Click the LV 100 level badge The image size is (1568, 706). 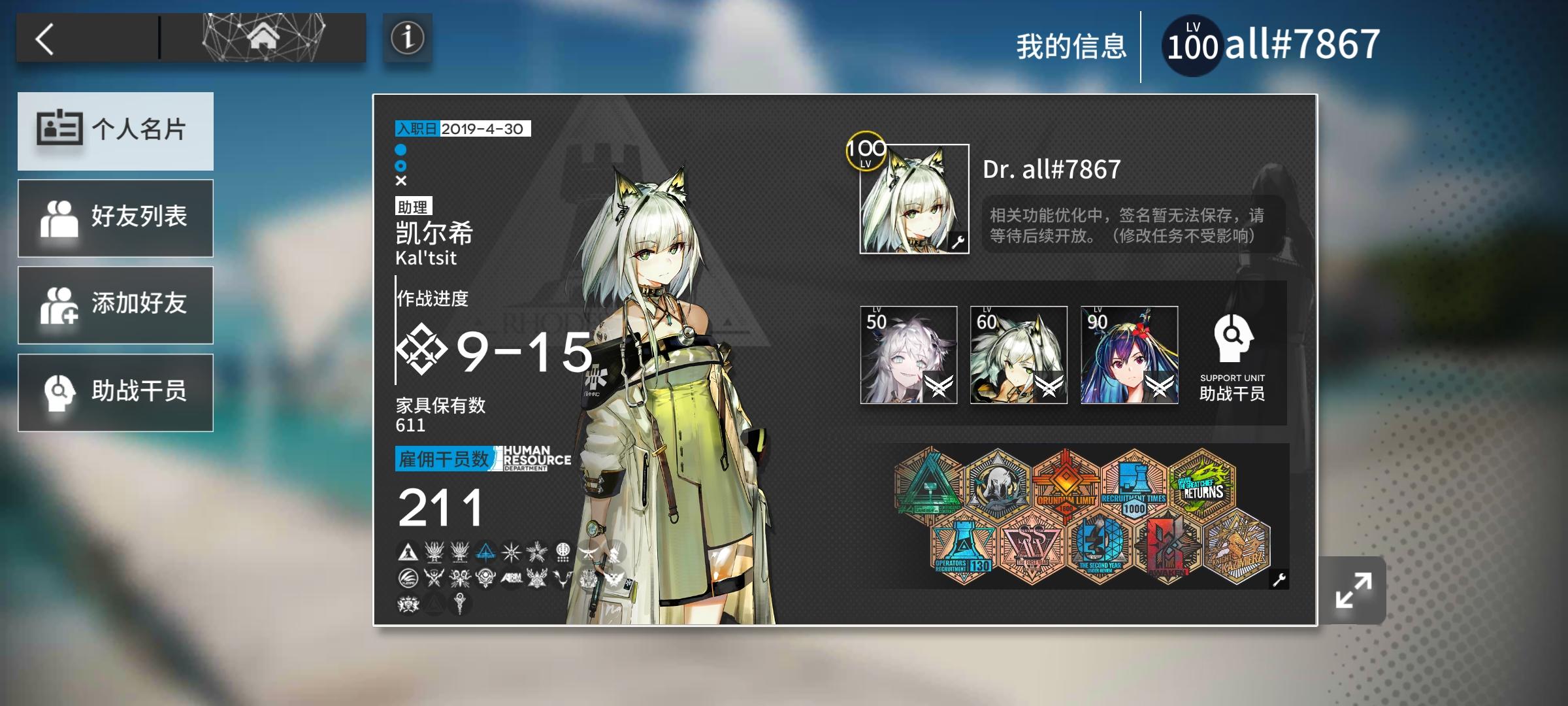[1193, 43]
